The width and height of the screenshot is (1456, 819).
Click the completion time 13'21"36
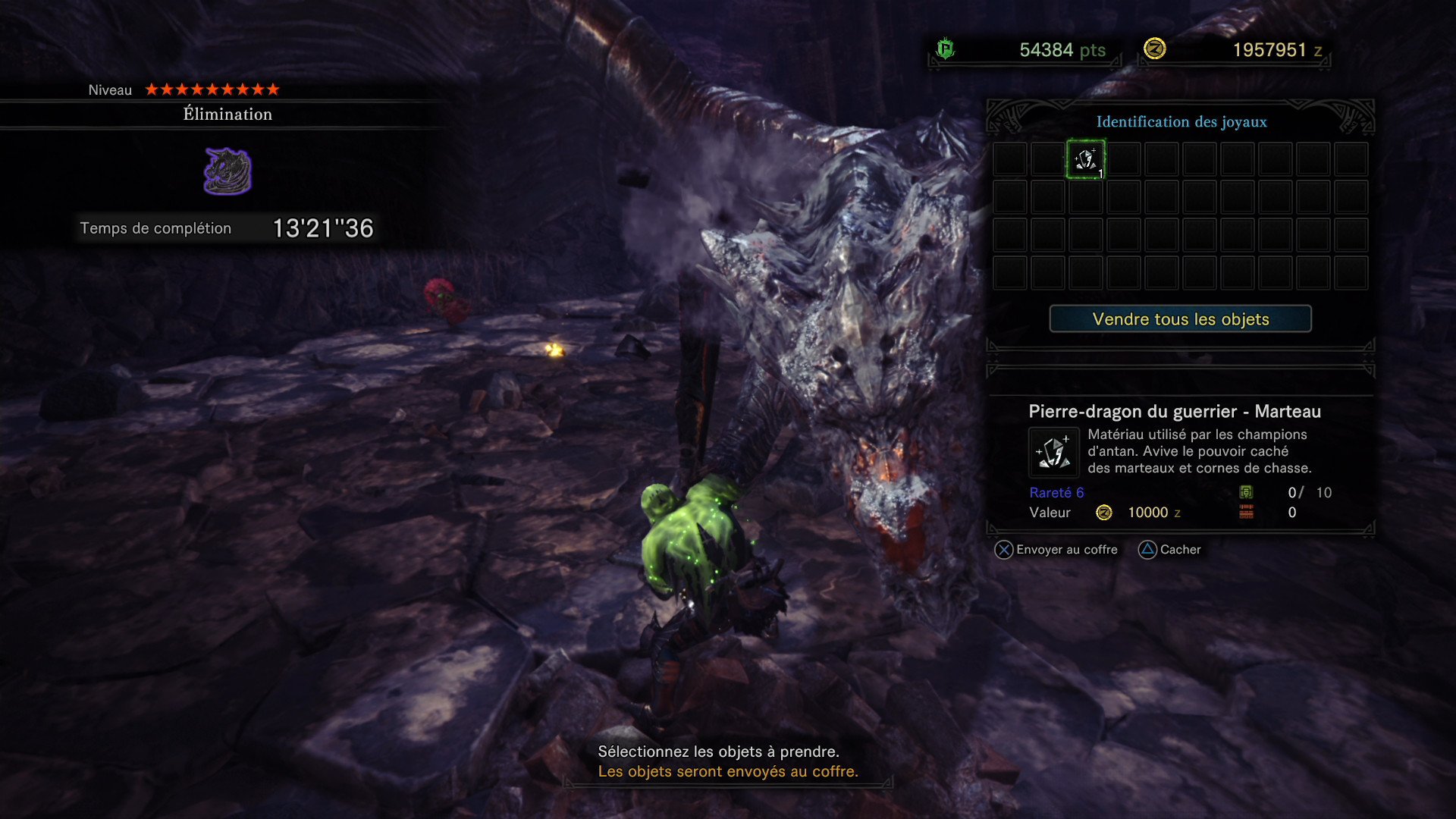pos(322,227)
